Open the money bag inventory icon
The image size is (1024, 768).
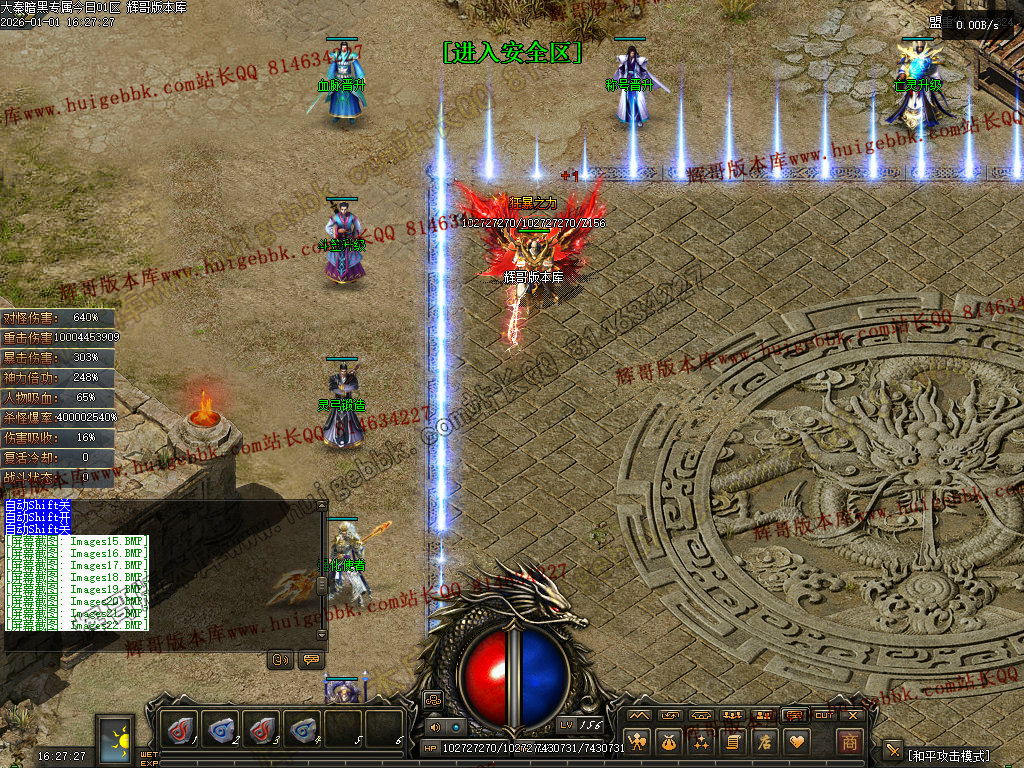click(x=670, y=742)
